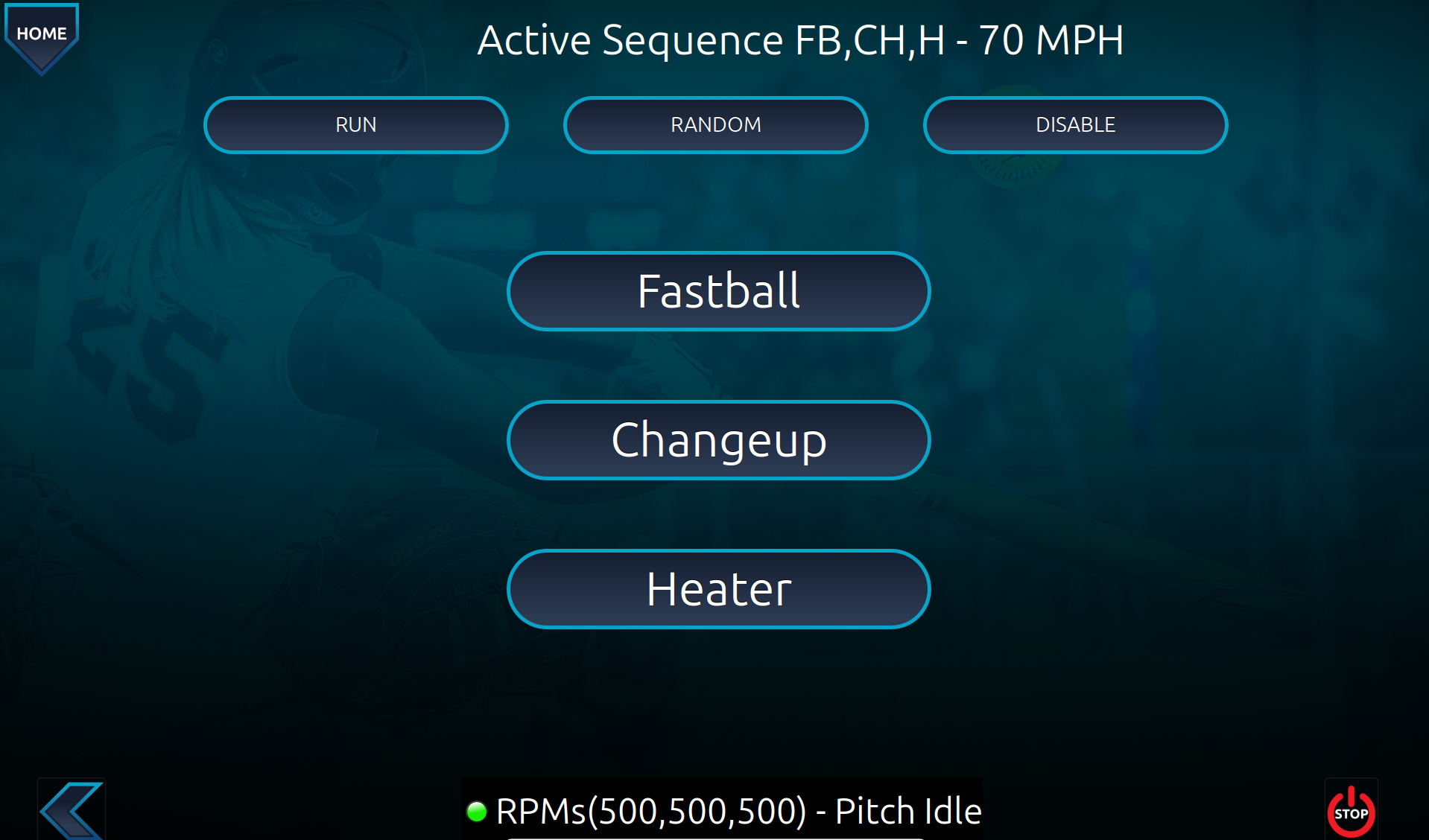Start the sequence with RUN
This screenshot has height=840, width=1429.
(355, 125)
